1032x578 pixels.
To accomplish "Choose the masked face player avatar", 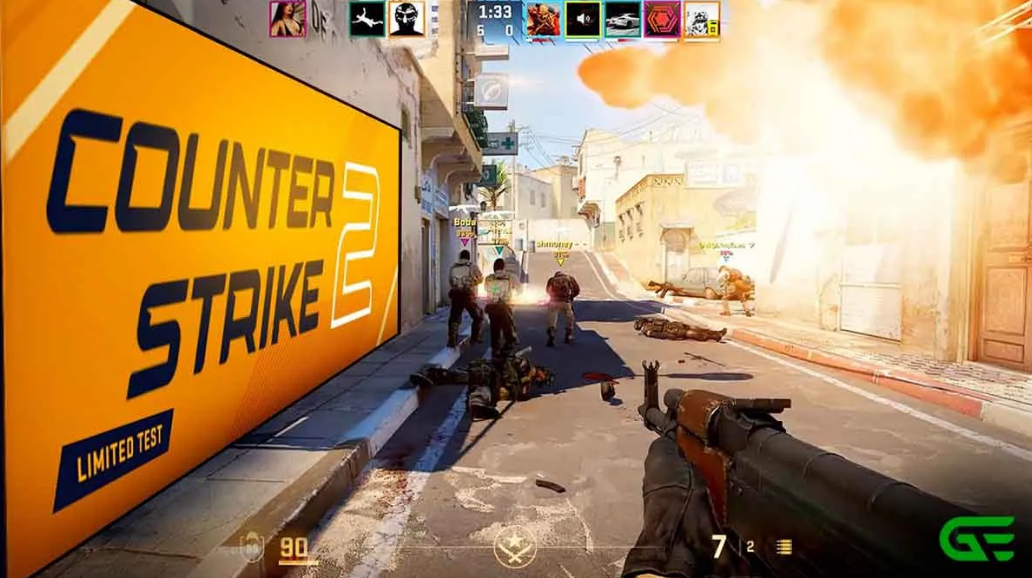I will coord(406,19).
